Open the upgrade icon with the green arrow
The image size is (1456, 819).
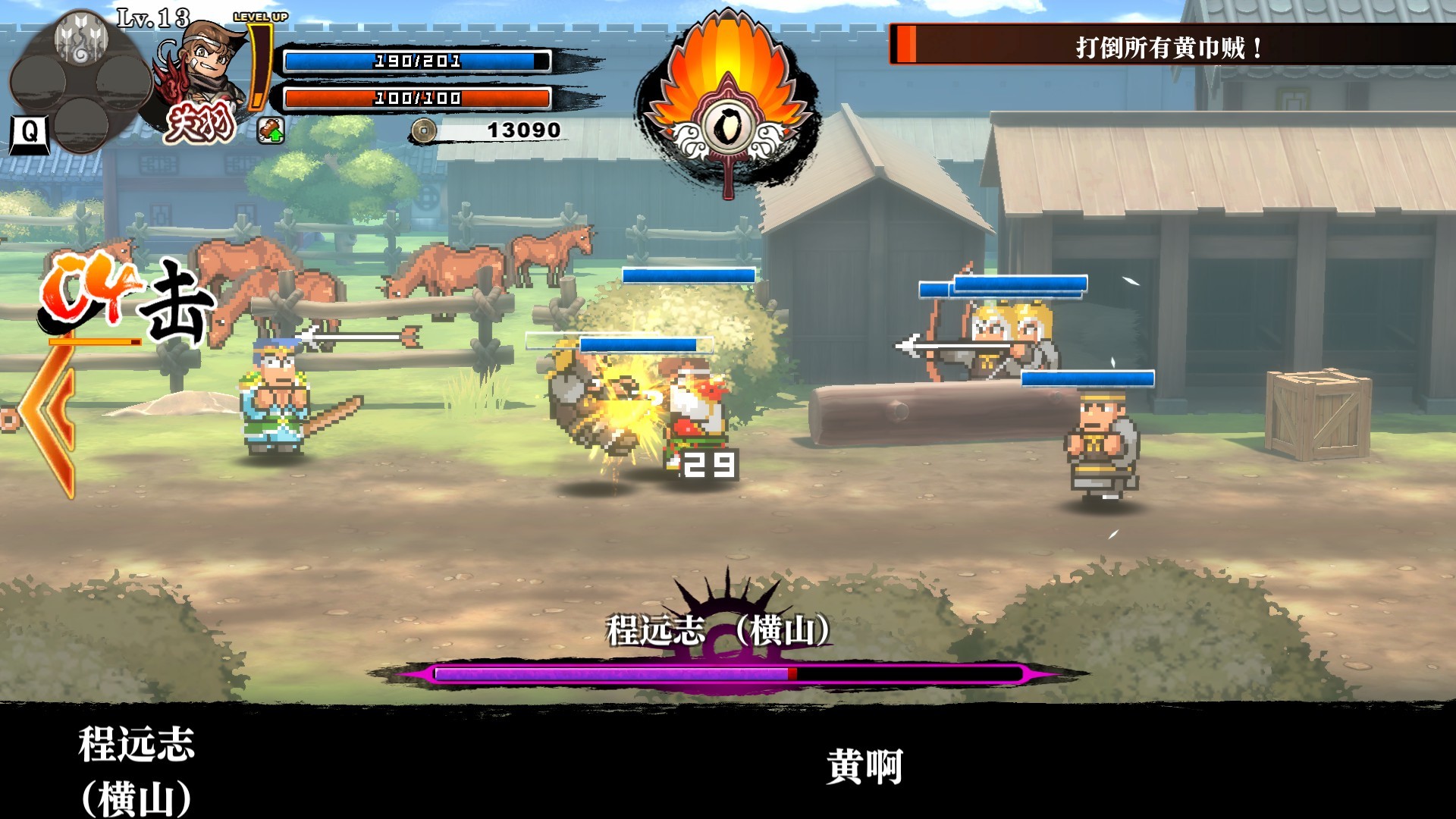(272, 130)
